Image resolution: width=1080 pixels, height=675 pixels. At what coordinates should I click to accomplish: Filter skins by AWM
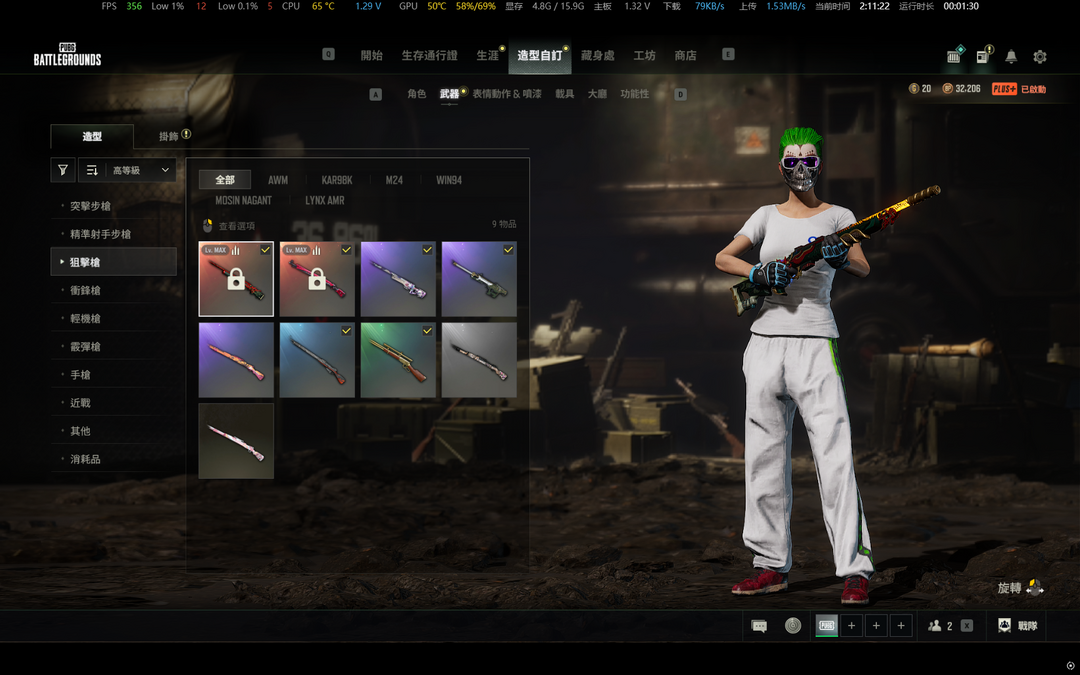coord(278,181)
